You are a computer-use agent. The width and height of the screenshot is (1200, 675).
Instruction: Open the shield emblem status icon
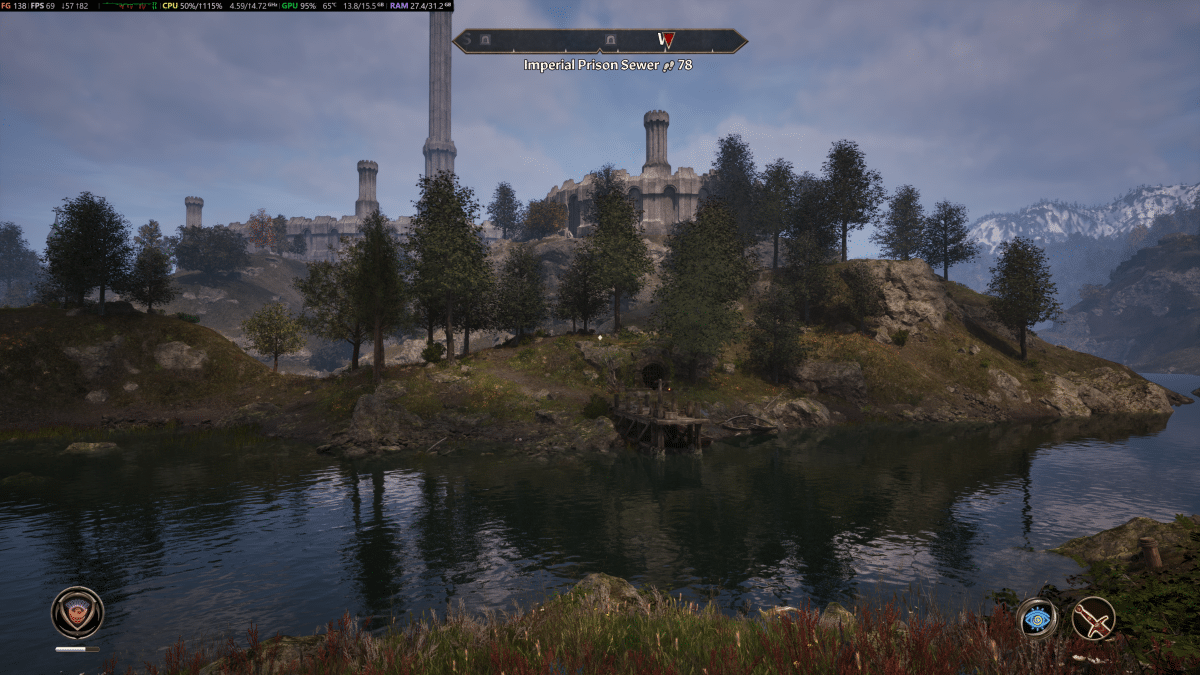point(78,612)
